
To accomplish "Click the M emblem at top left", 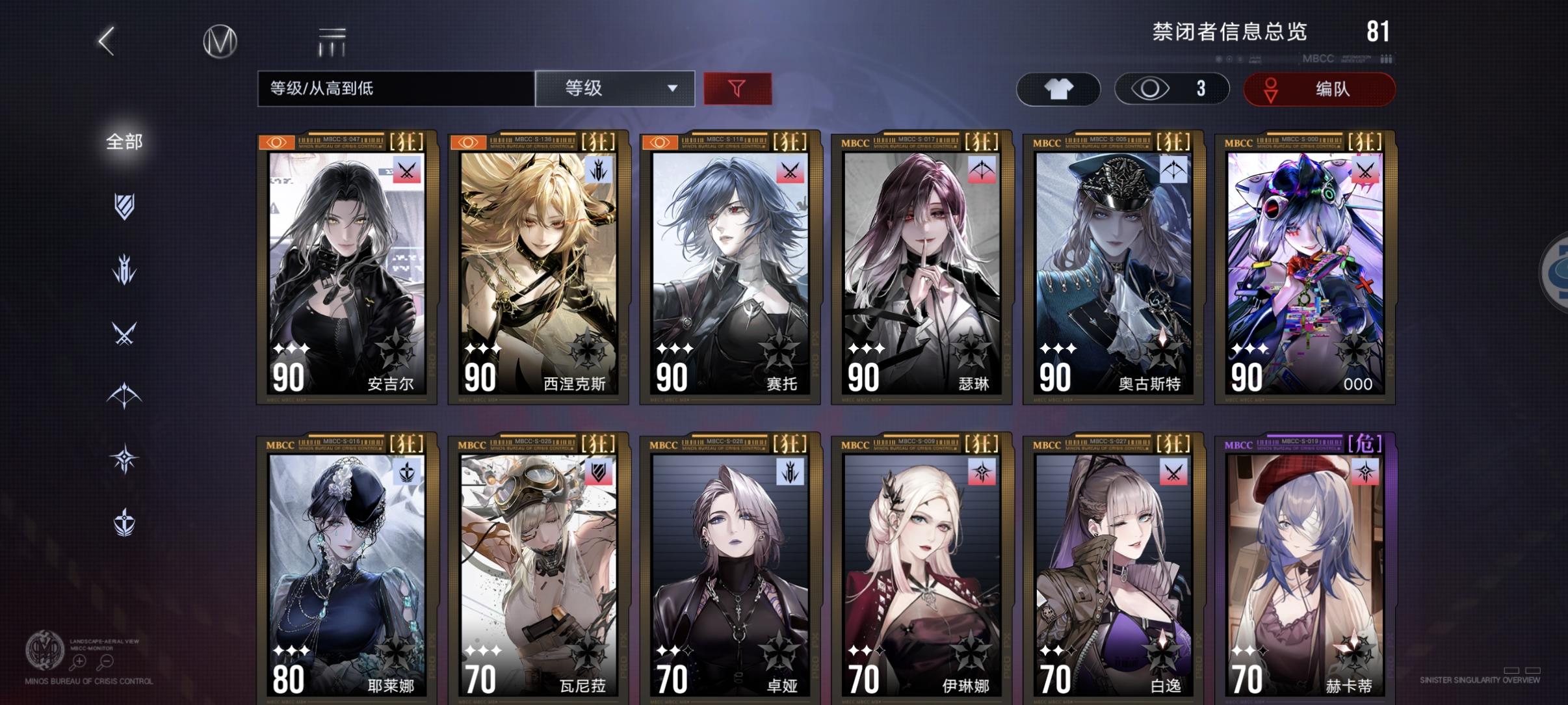I will point(219,41).
